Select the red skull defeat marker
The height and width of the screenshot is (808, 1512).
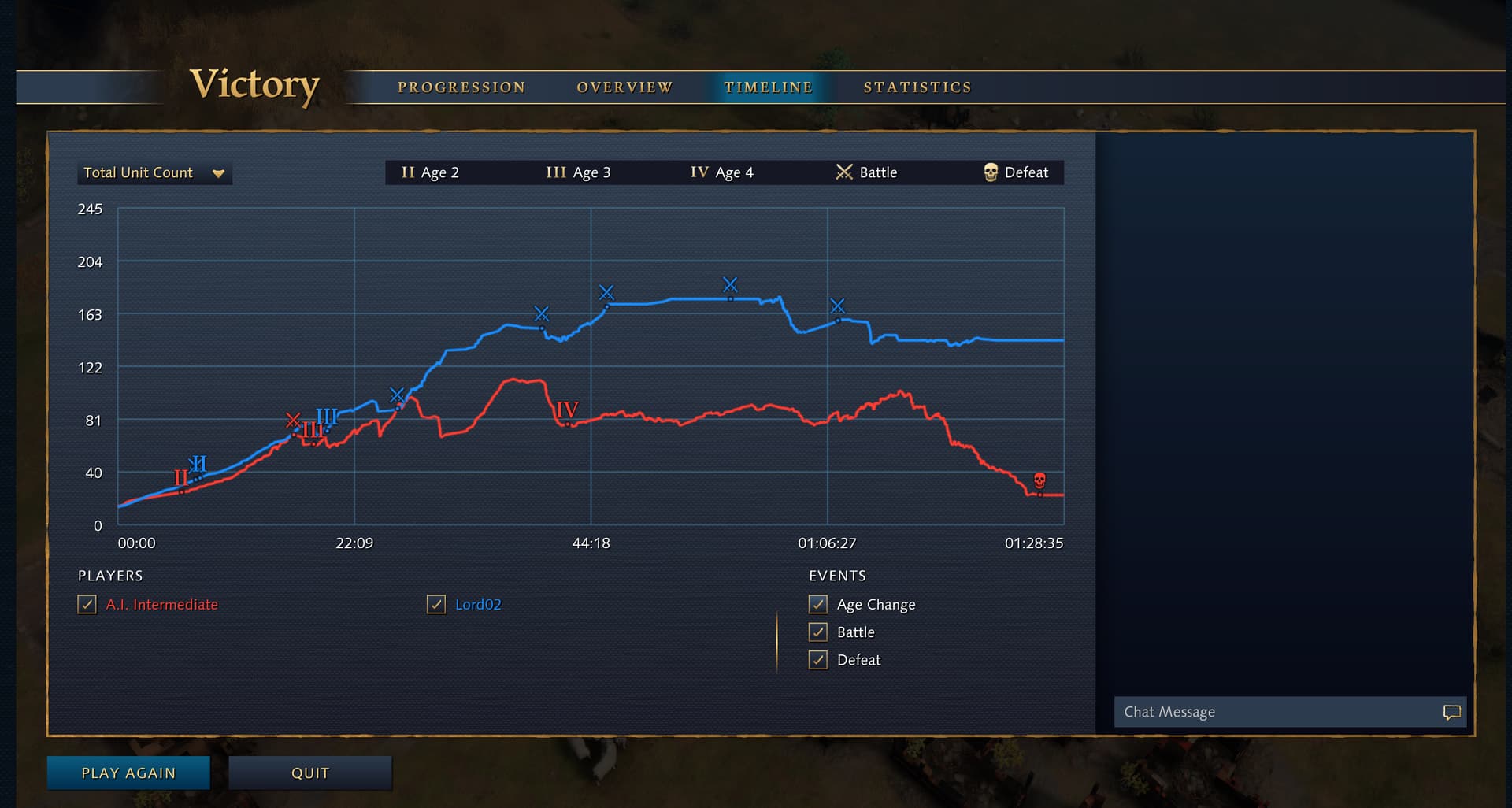(1039, 480)
